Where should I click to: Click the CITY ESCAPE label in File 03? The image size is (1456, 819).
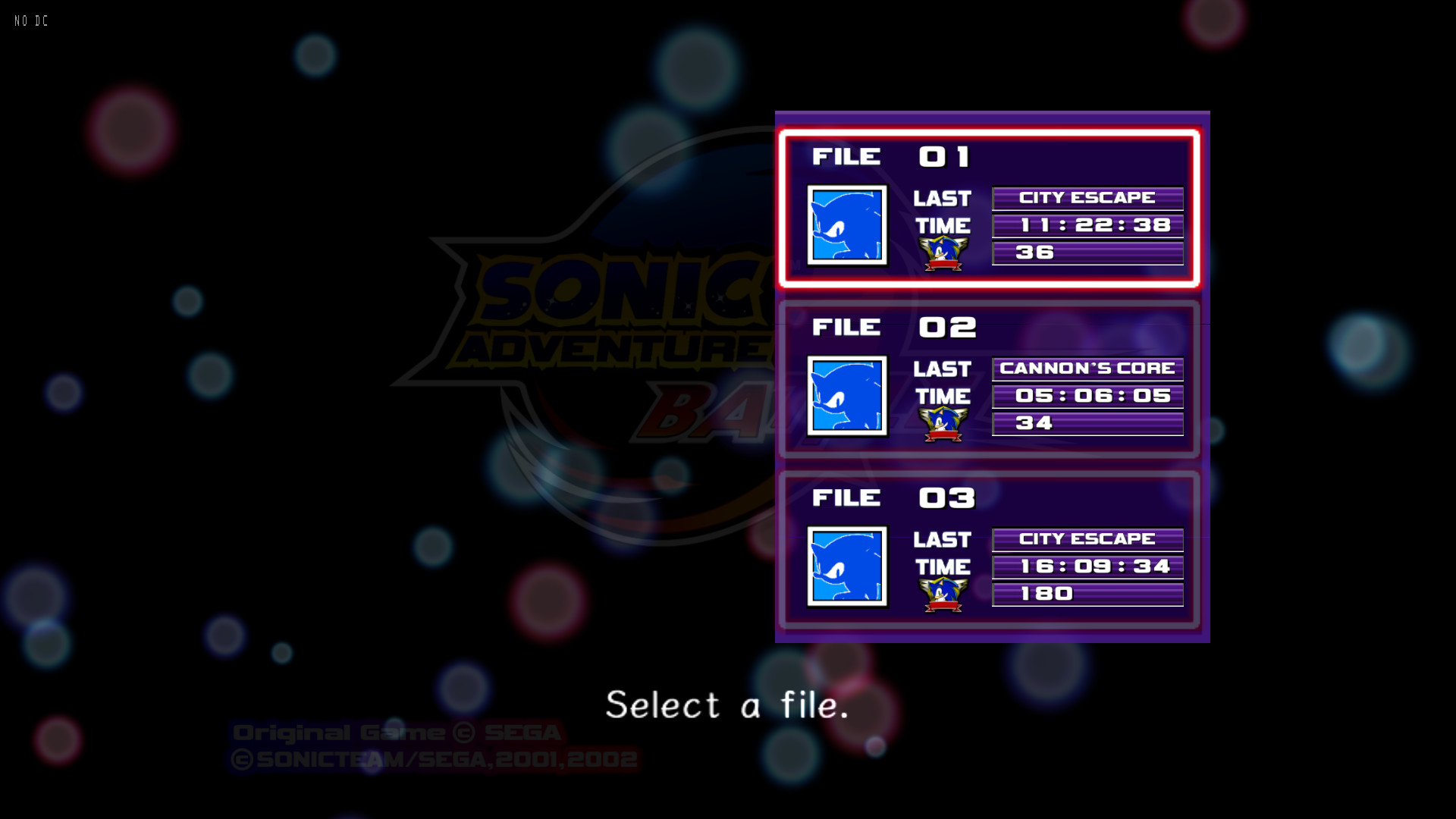point(1087,539)
